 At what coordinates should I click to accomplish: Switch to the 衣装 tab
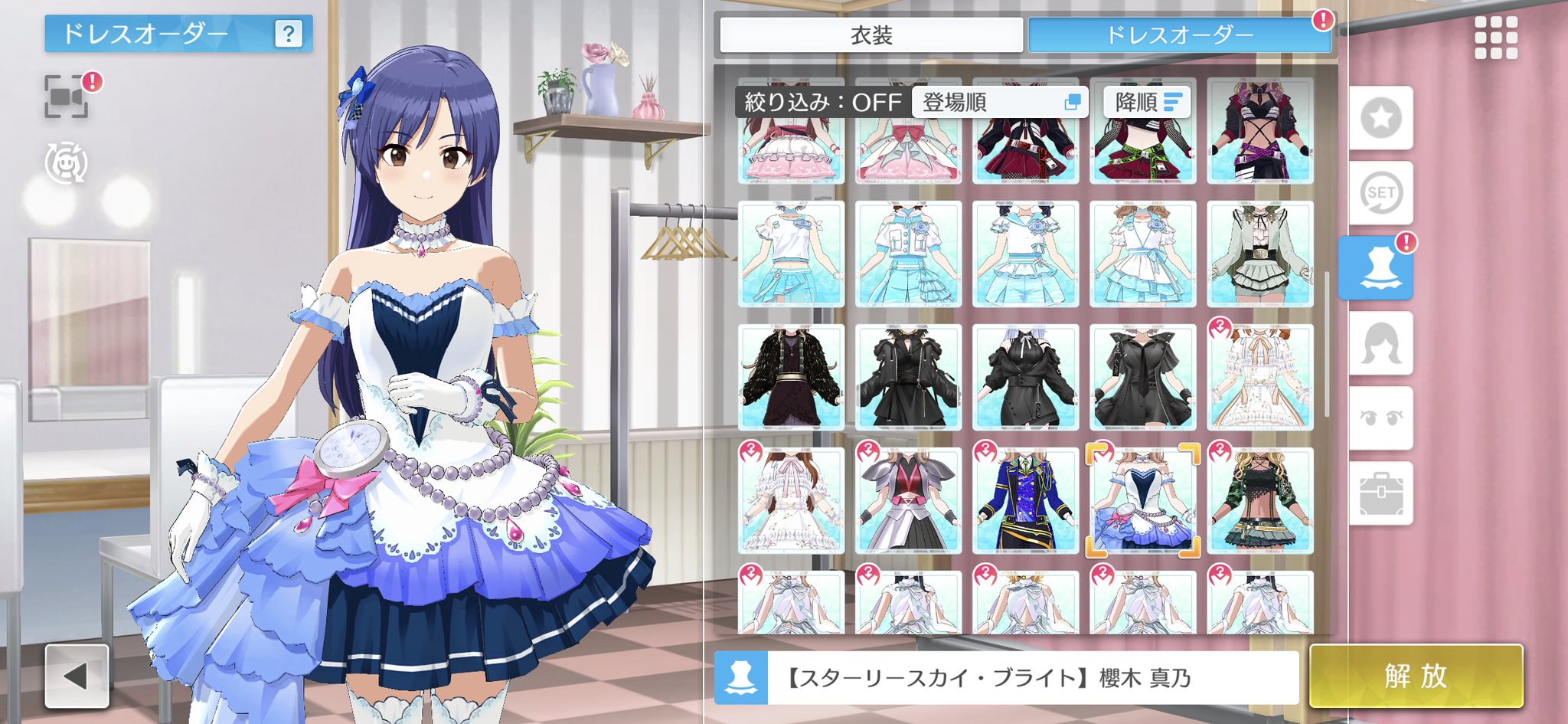pyautogui.click(x=871, y=35)
